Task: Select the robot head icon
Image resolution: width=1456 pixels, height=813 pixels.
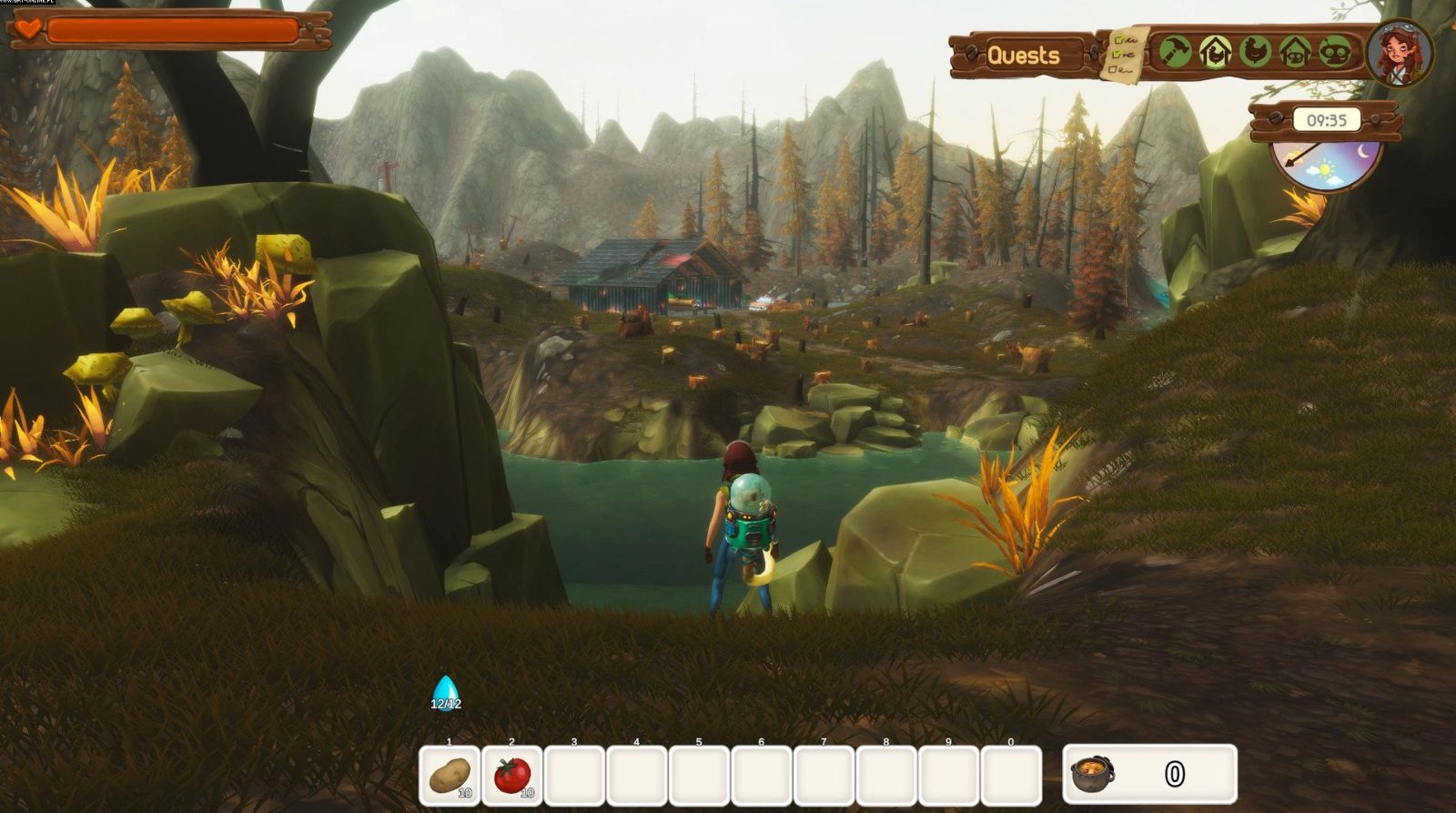Action: point(1335,52)
